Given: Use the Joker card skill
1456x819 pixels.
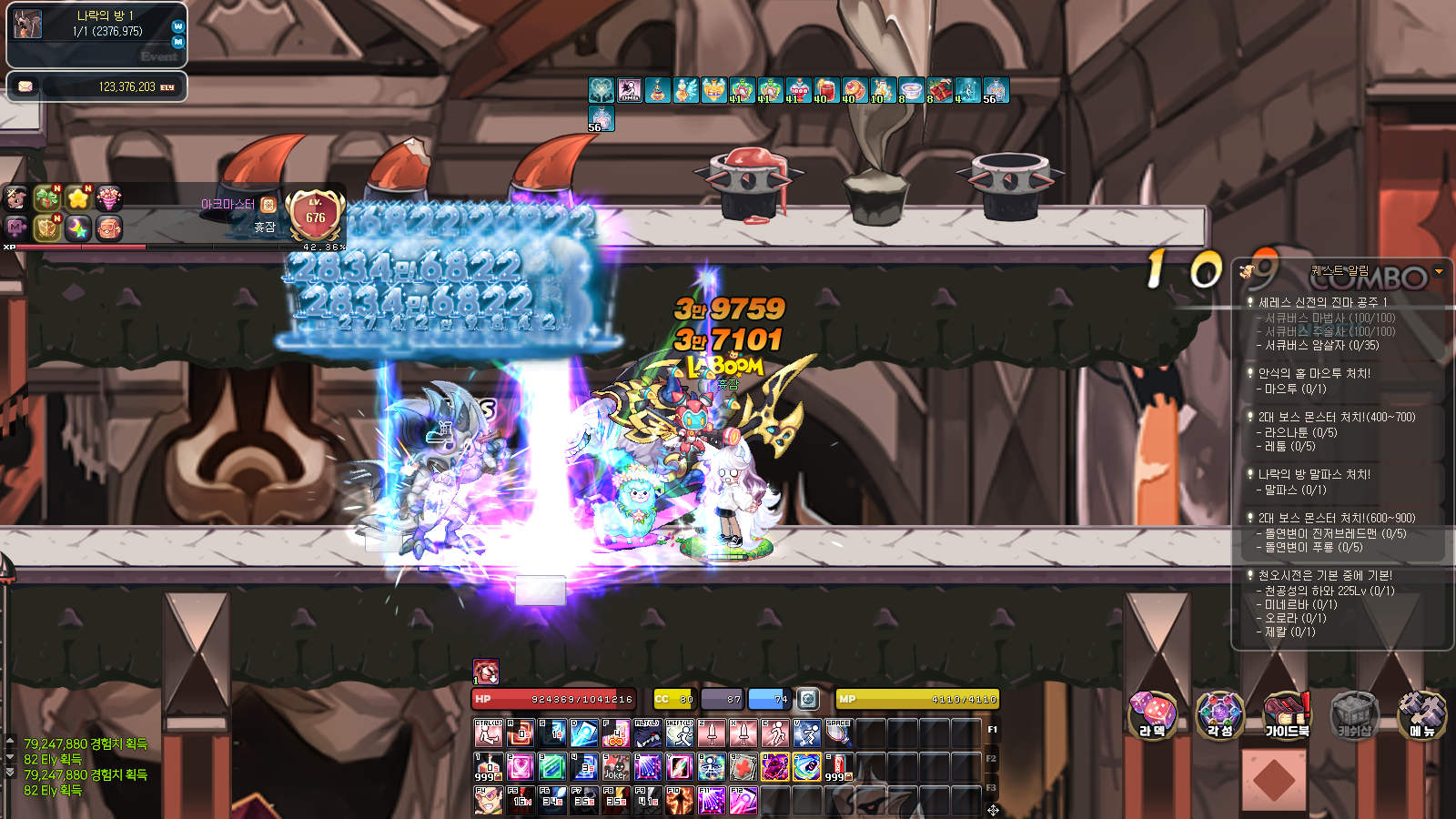Looking at the screenshot, I should (616, 766).
